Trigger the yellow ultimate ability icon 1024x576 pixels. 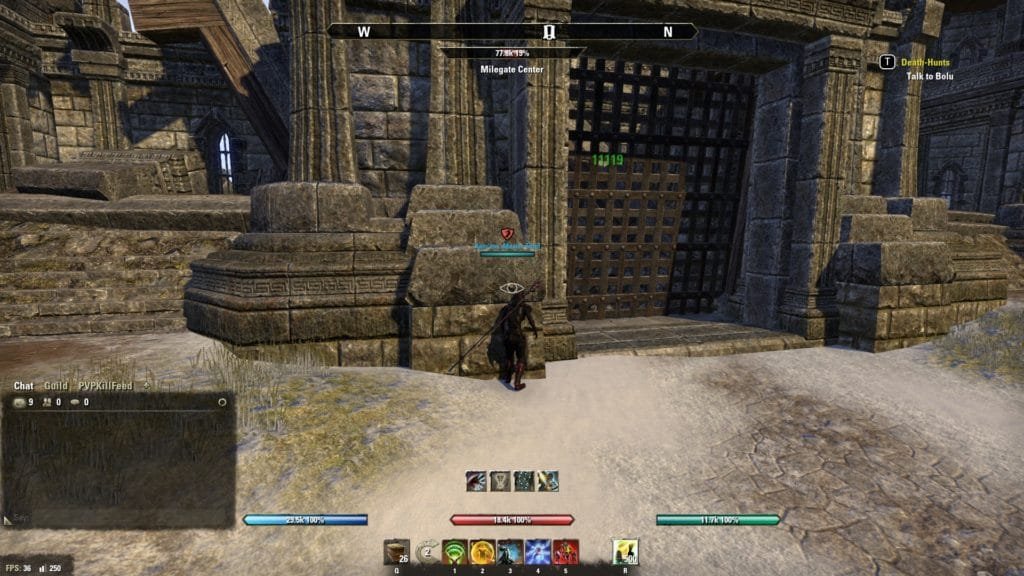(x=625, y=552)
